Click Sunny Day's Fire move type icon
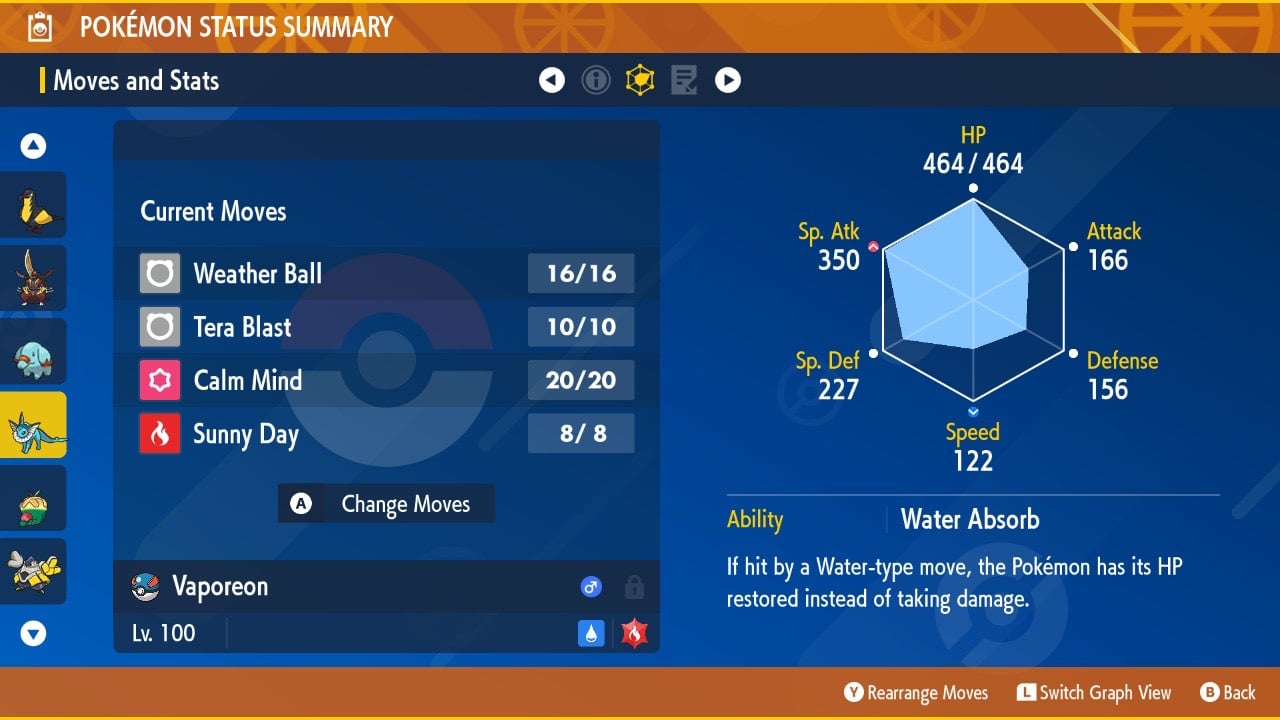Image resolution: width=1280 pixels, height=720 pixels. pyautogui.click(x=160, y=434)
